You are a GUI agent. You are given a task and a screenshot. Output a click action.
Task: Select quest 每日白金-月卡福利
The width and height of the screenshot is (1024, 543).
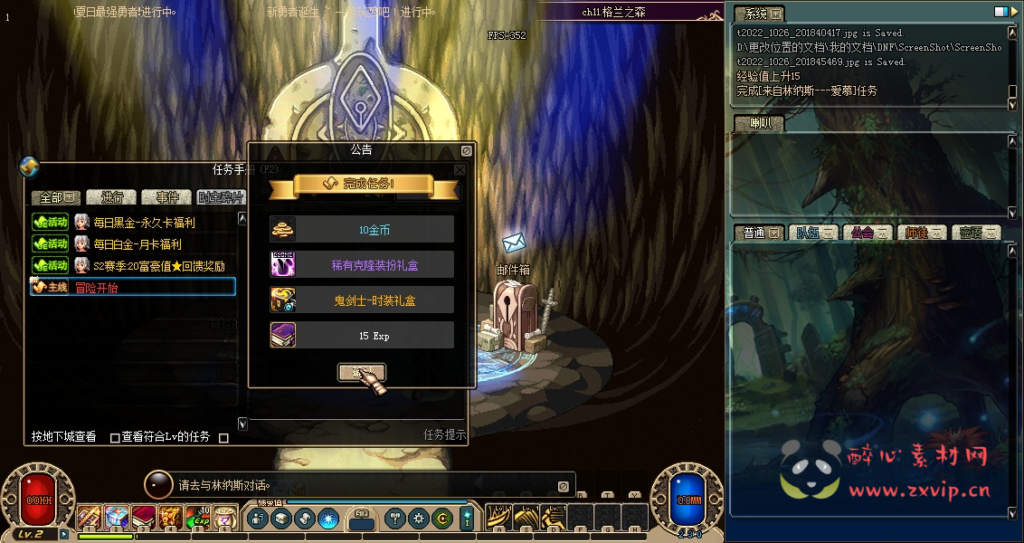[x=137, y=244]
